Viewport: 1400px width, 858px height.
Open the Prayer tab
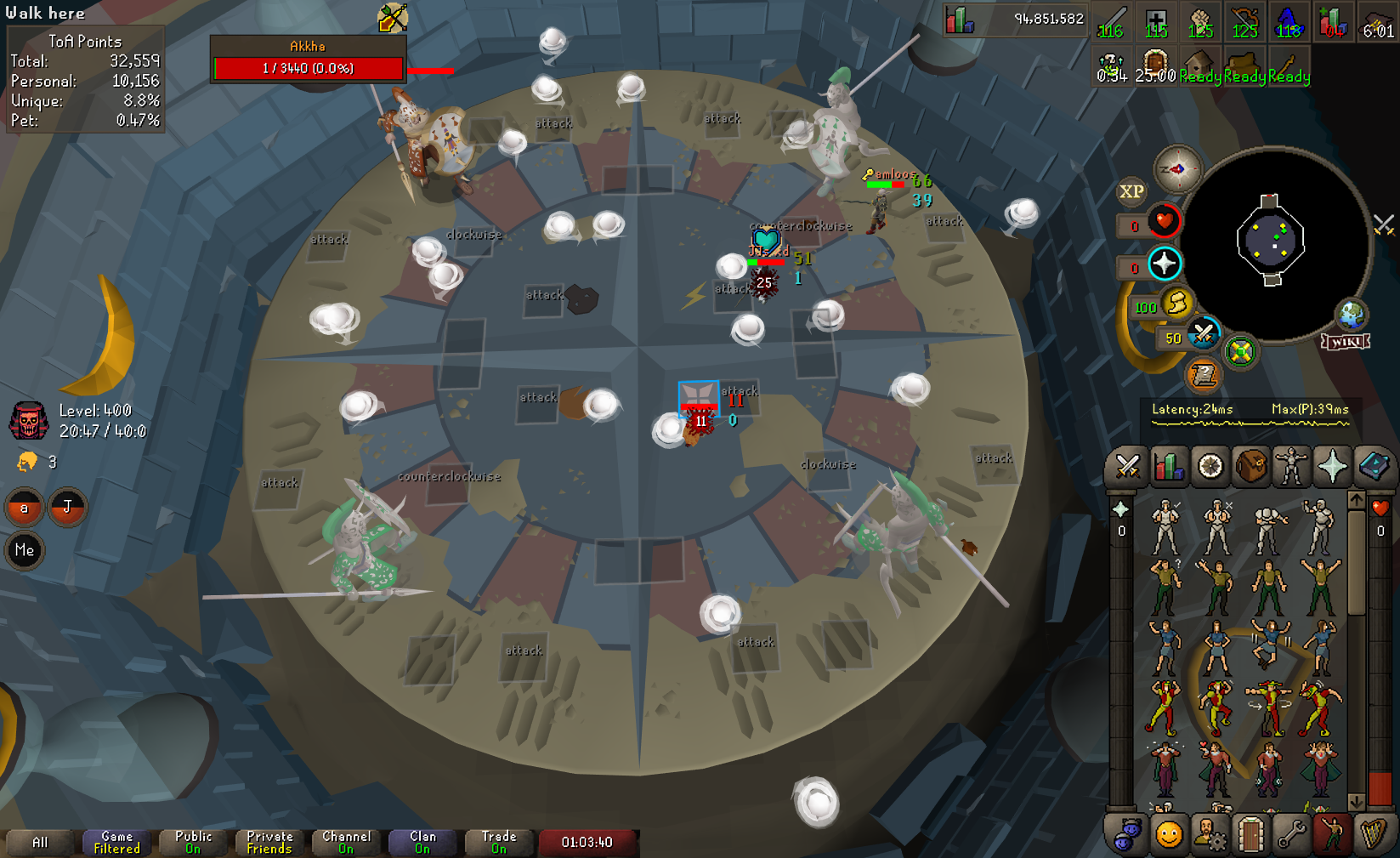coord(1332,466)
